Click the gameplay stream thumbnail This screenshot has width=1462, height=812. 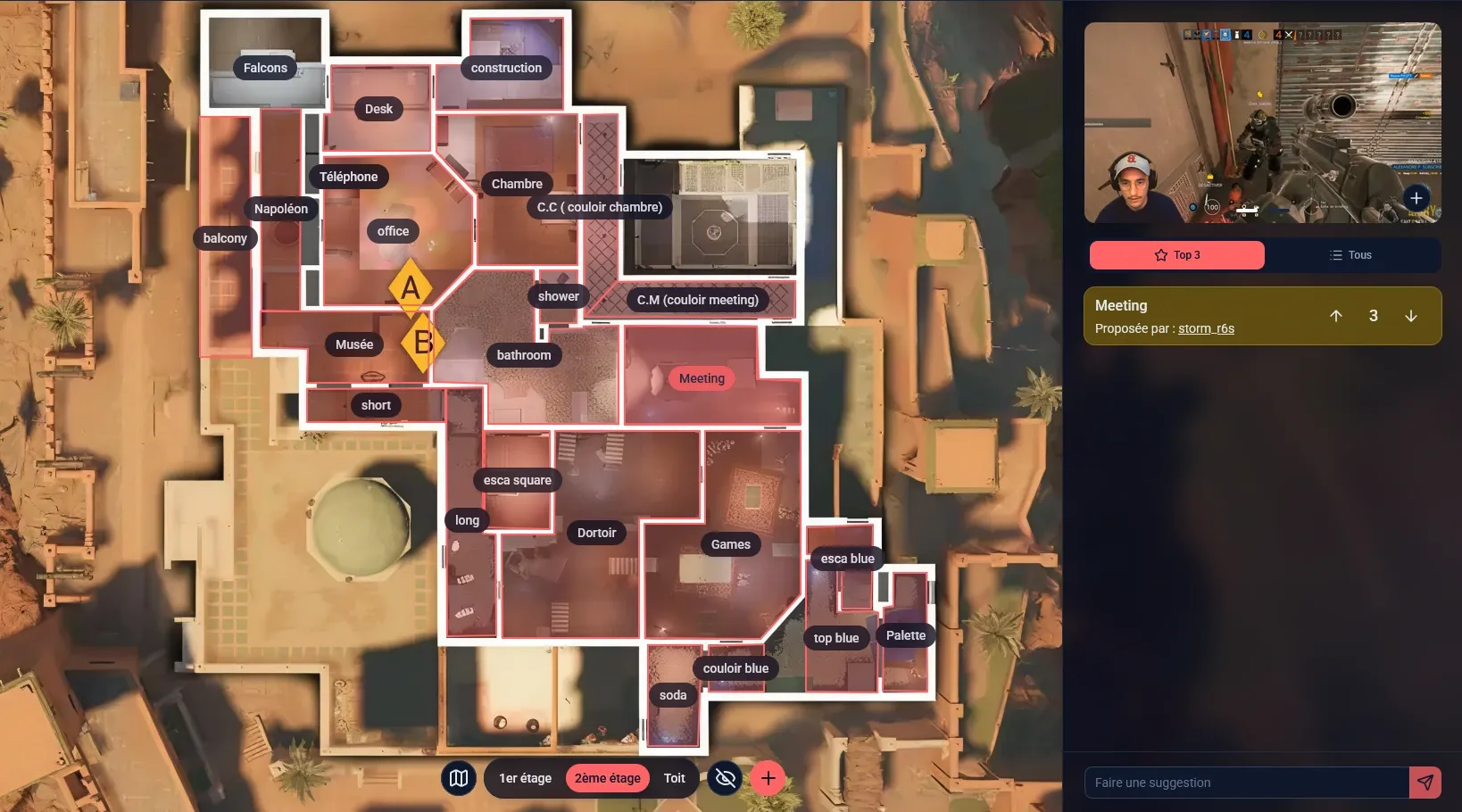click(x=1262, y=122)
